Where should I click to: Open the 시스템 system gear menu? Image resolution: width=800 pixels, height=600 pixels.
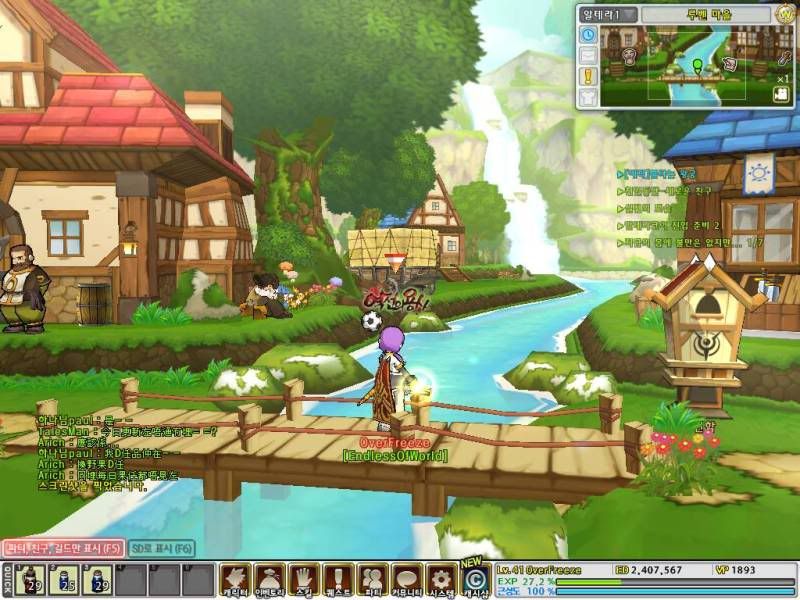(x=440, y=580)
